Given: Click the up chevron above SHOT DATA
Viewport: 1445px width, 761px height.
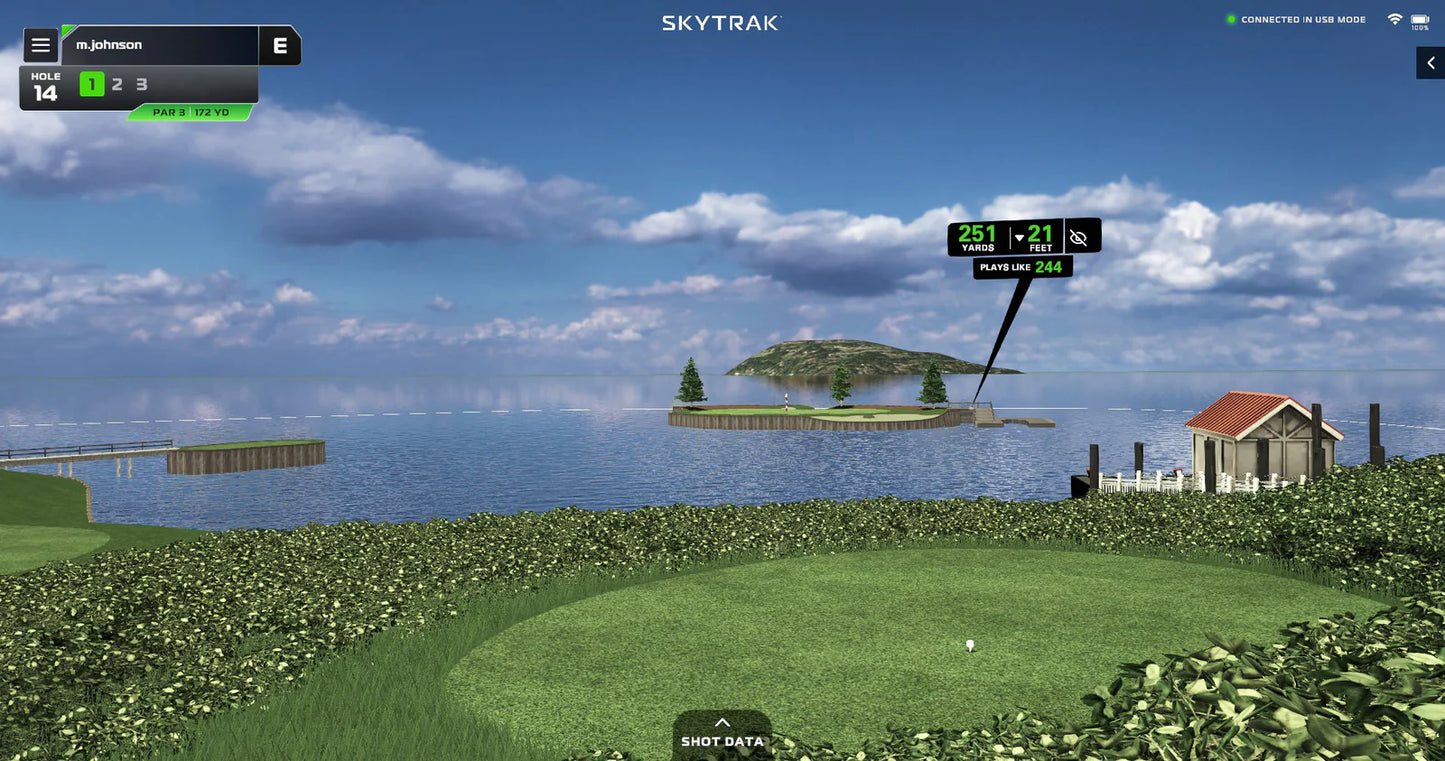Looking at the screenshot, I should point(722,720).
